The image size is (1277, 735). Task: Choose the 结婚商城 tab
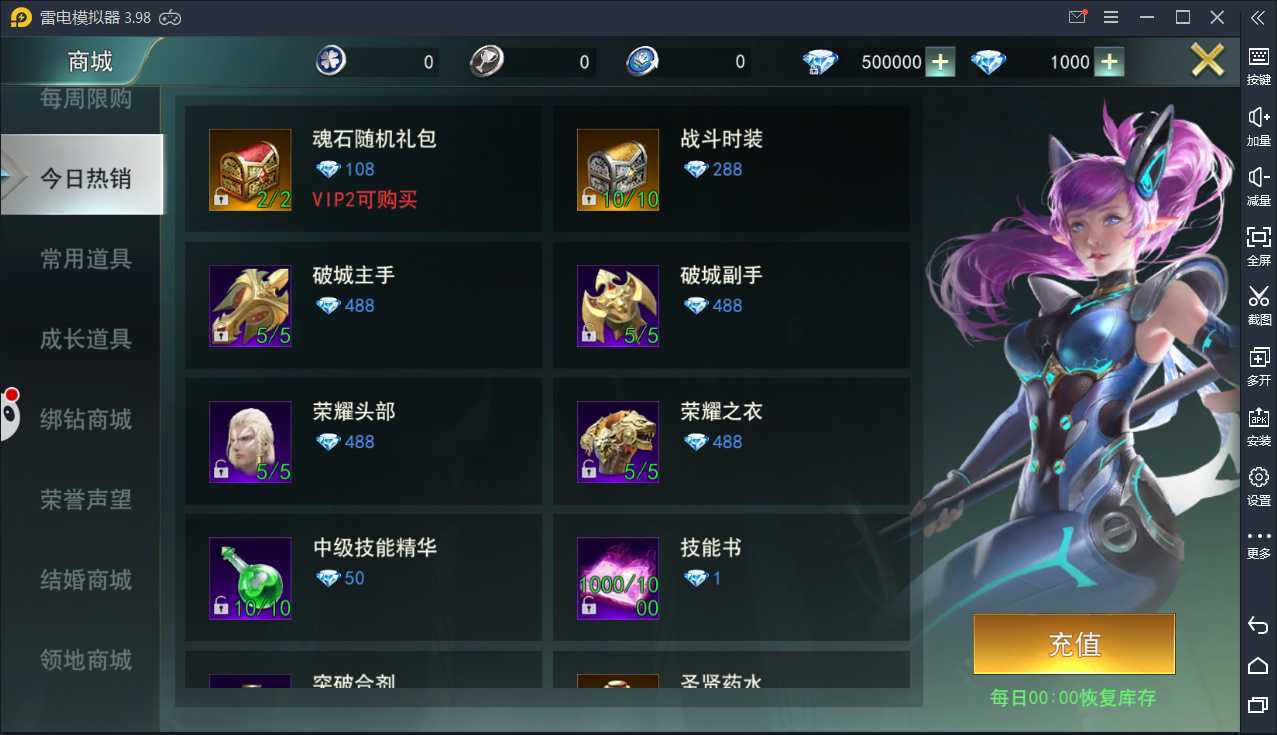(85, 579)
